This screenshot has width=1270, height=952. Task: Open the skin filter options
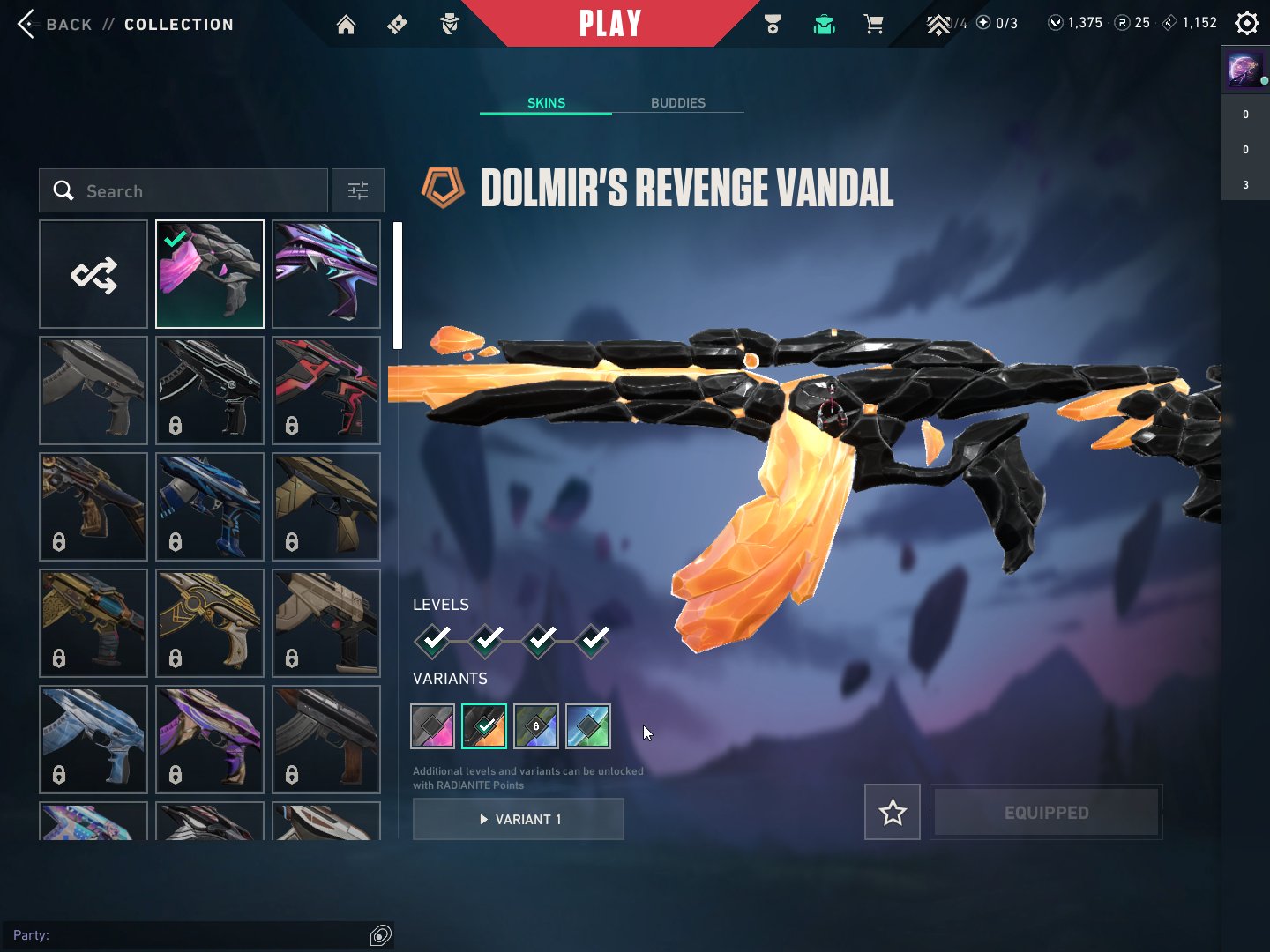point(357,191)
